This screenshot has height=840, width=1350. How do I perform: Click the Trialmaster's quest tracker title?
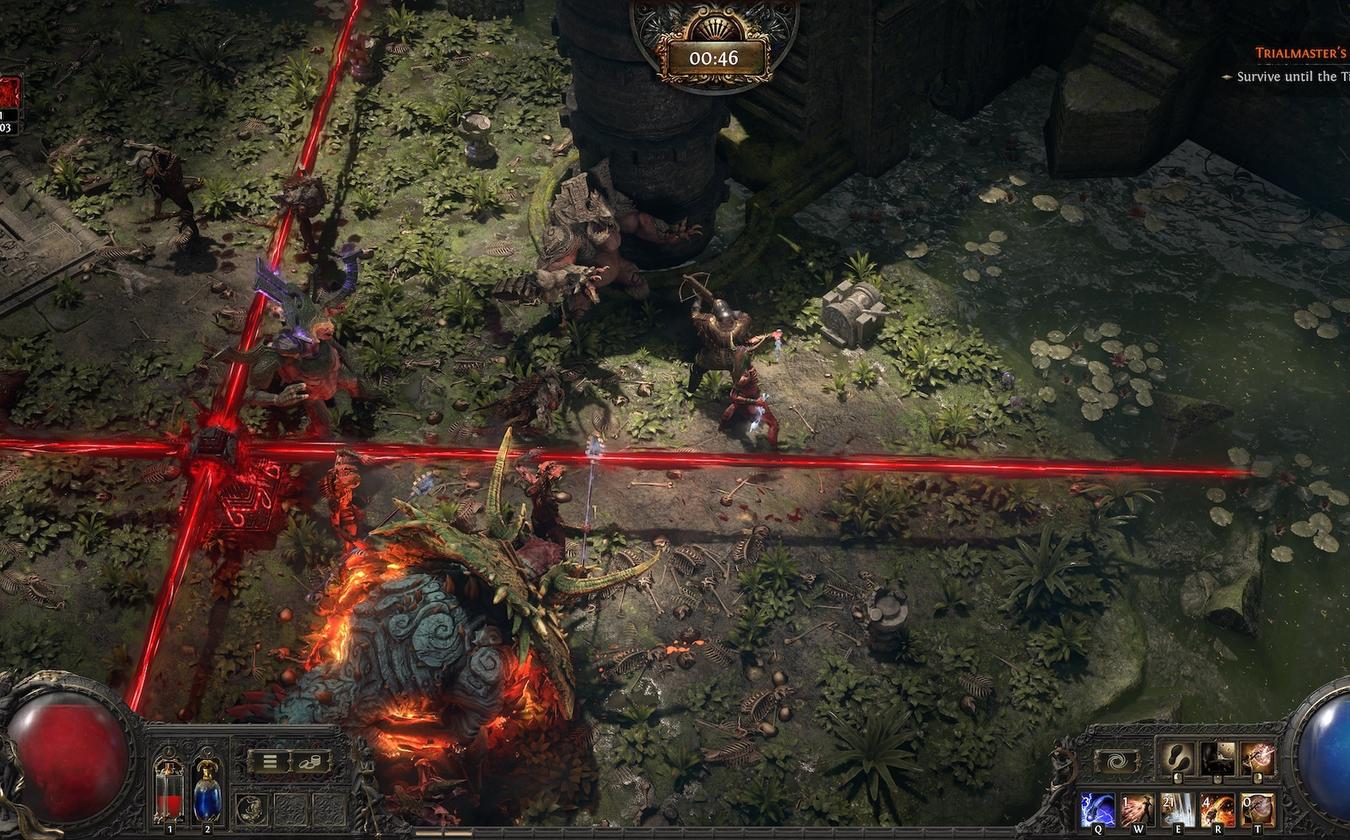[1301, 53]
